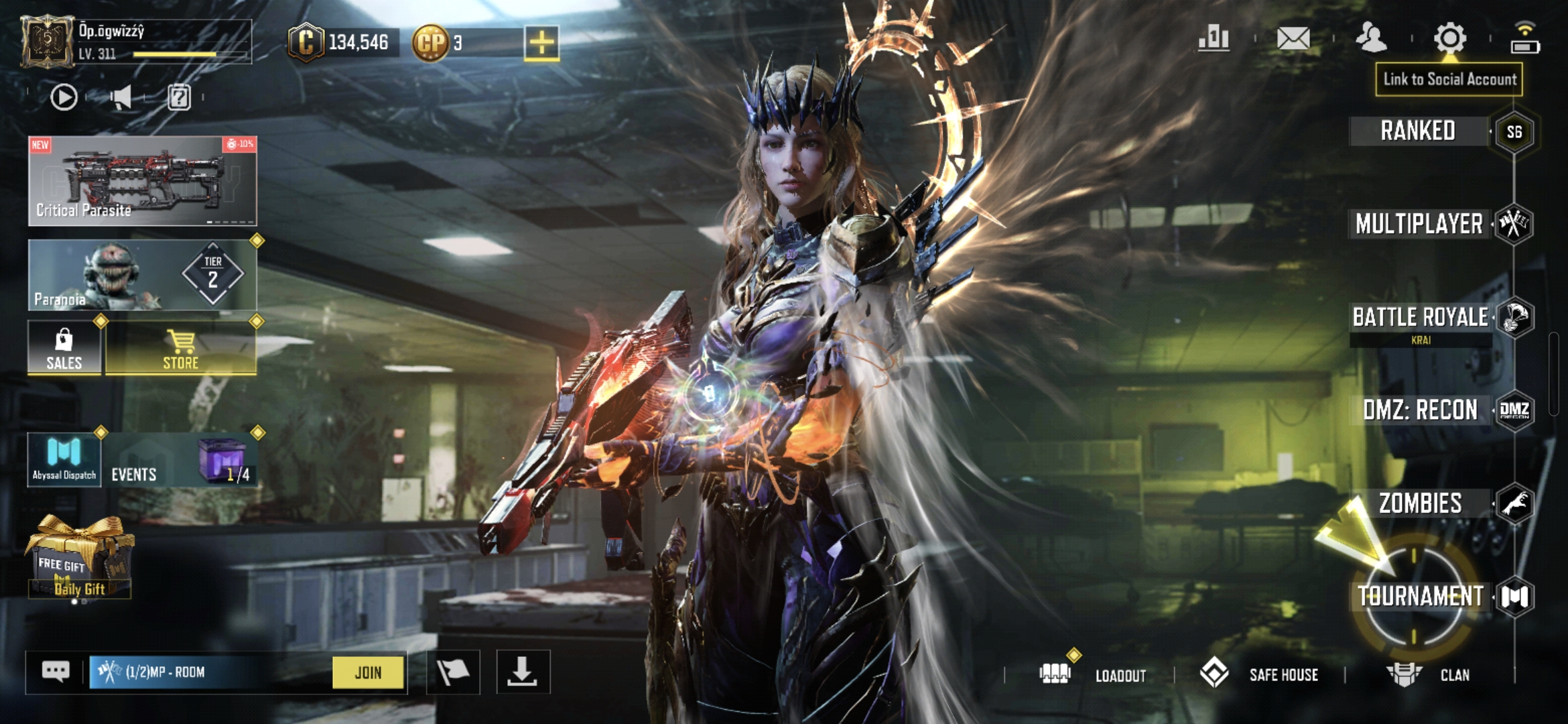Add CP with the plus button
1568x724 pixels.
point(541,43)
